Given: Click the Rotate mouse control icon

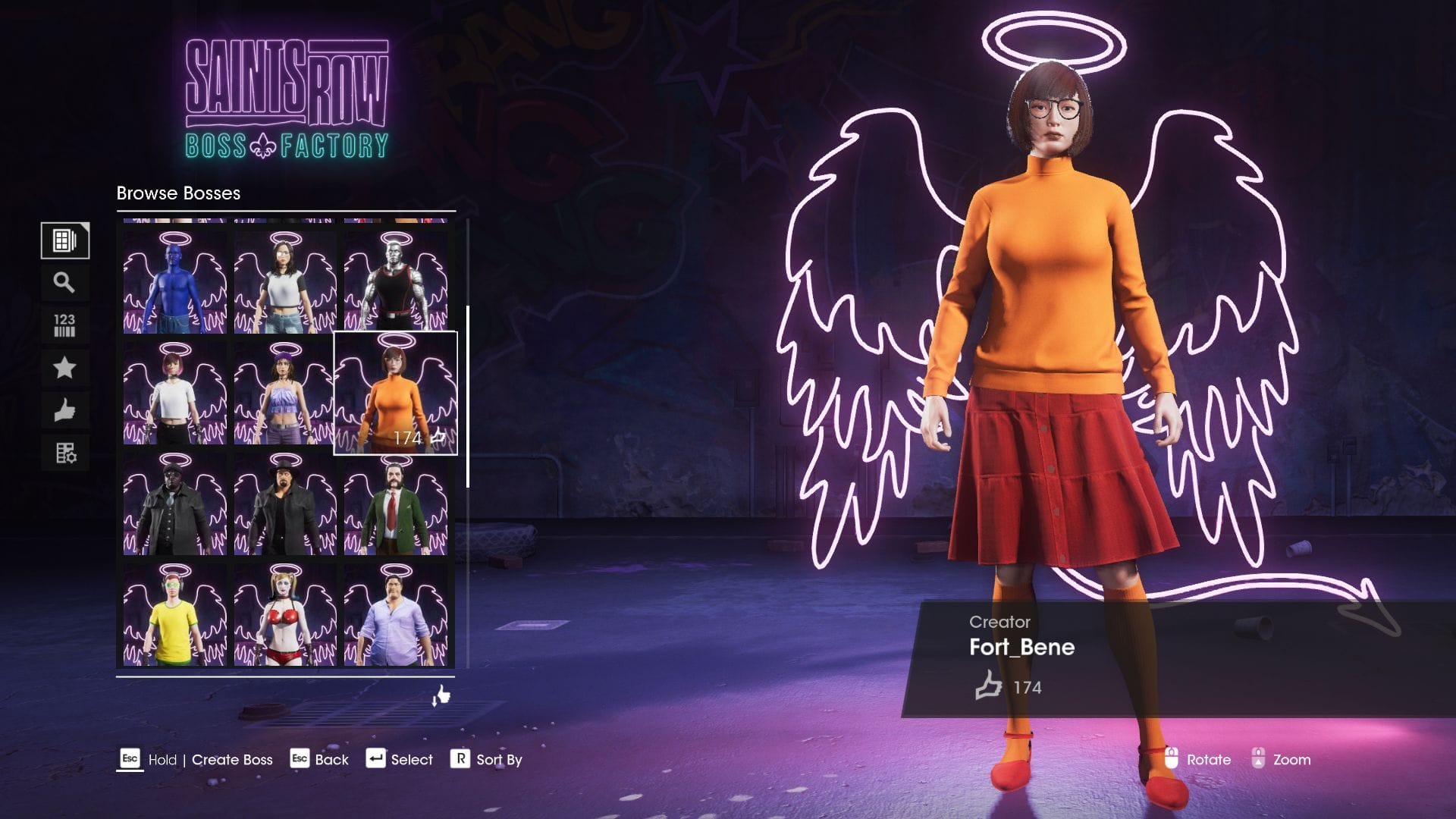Looking at the screenshot, I should click(x=1171, y=759).
